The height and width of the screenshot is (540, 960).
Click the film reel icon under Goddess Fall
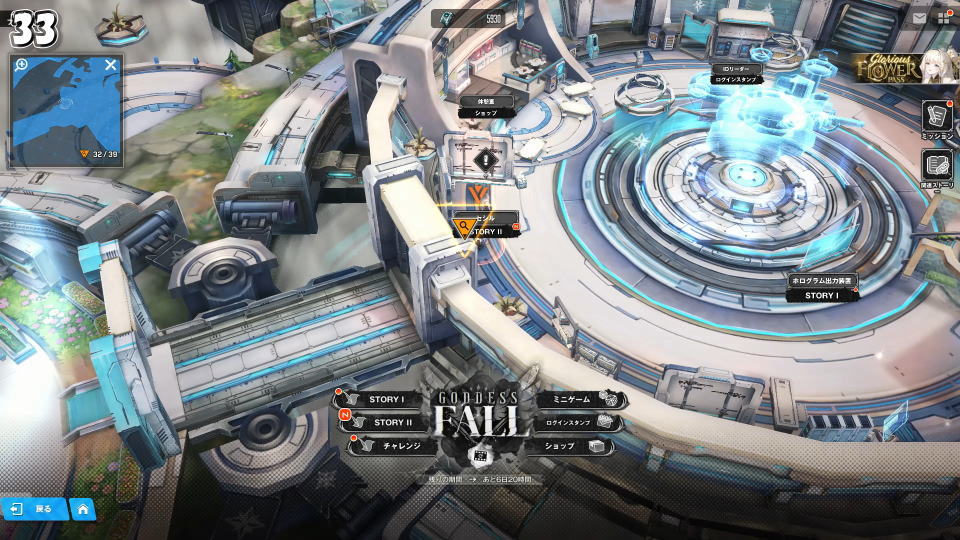point(480,456)
